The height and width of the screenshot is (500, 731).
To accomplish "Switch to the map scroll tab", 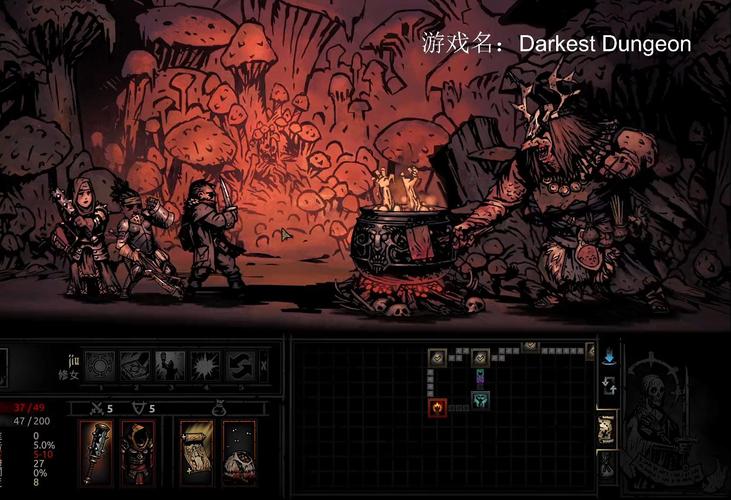I will click(x=606, y=428).
